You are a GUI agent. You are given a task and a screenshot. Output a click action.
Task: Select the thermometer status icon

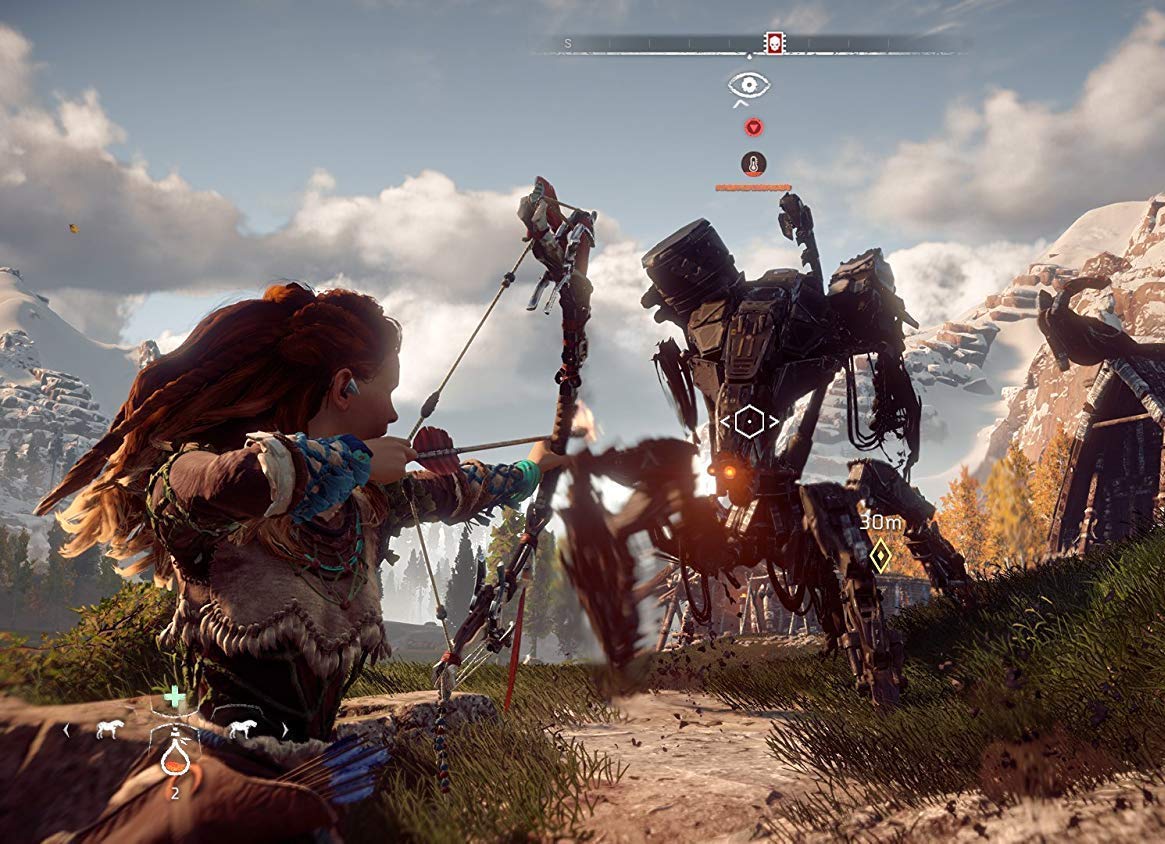(753, 163)
